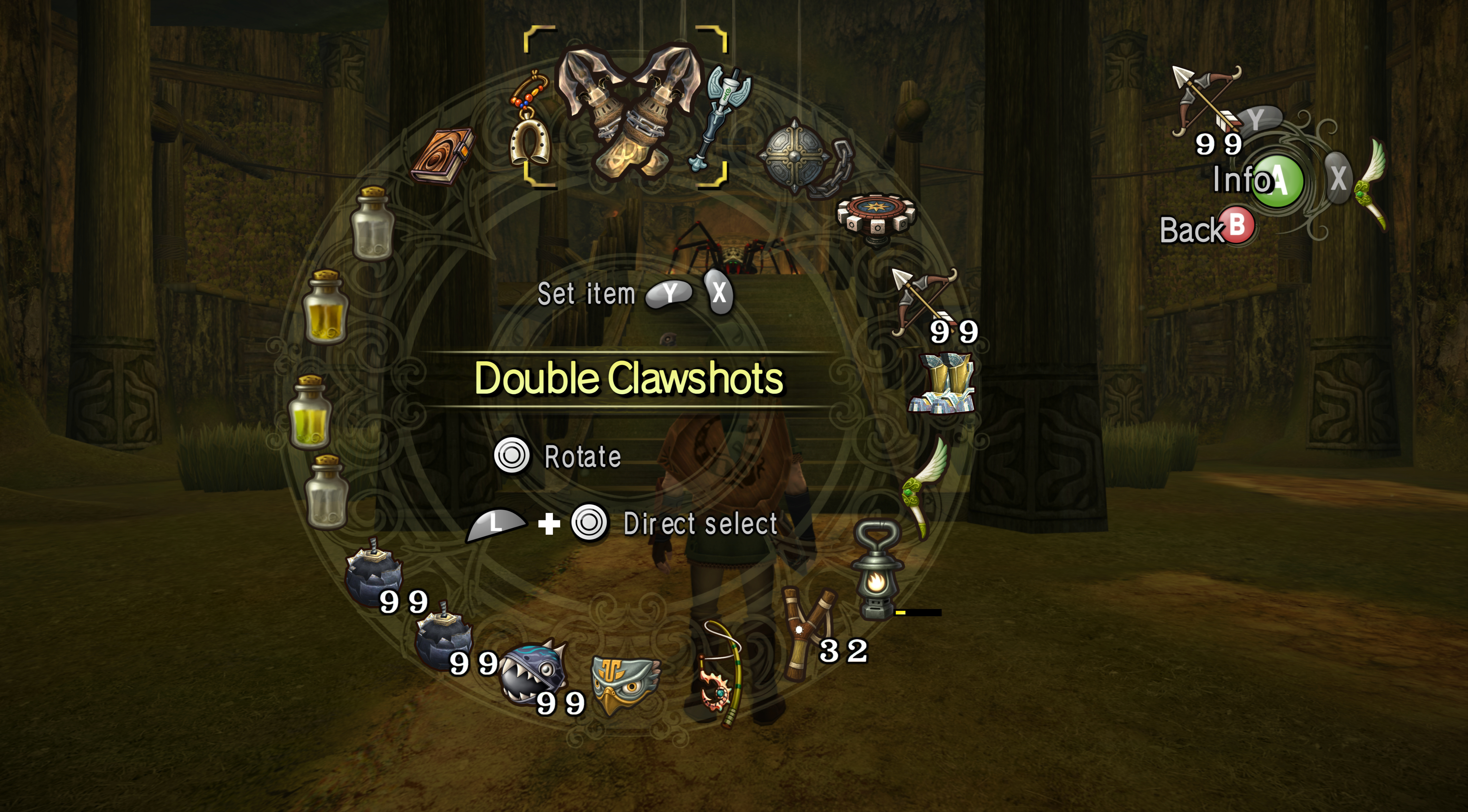Select the Ancient Sky Book
The image size is (1468, 812).
coord(442,155)
